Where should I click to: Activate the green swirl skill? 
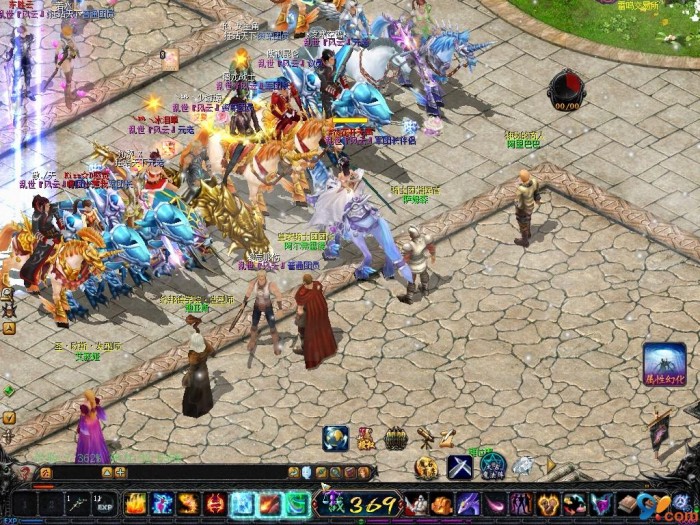296,504
